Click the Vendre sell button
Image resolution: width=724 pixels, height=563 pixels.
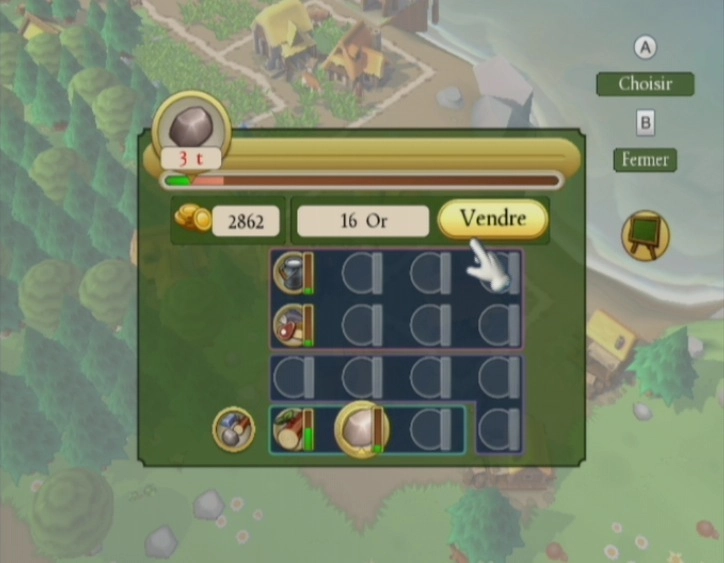[493, 219]
